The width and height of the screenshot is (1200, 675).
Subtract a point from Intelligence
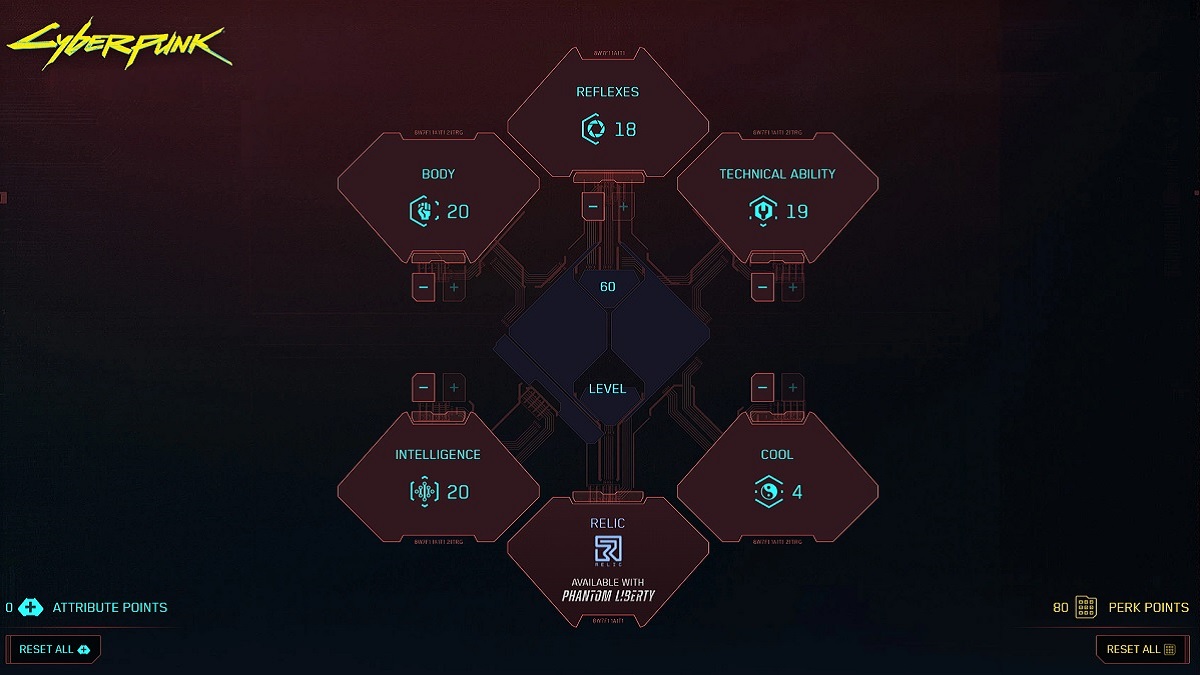[x=423, y=387]
